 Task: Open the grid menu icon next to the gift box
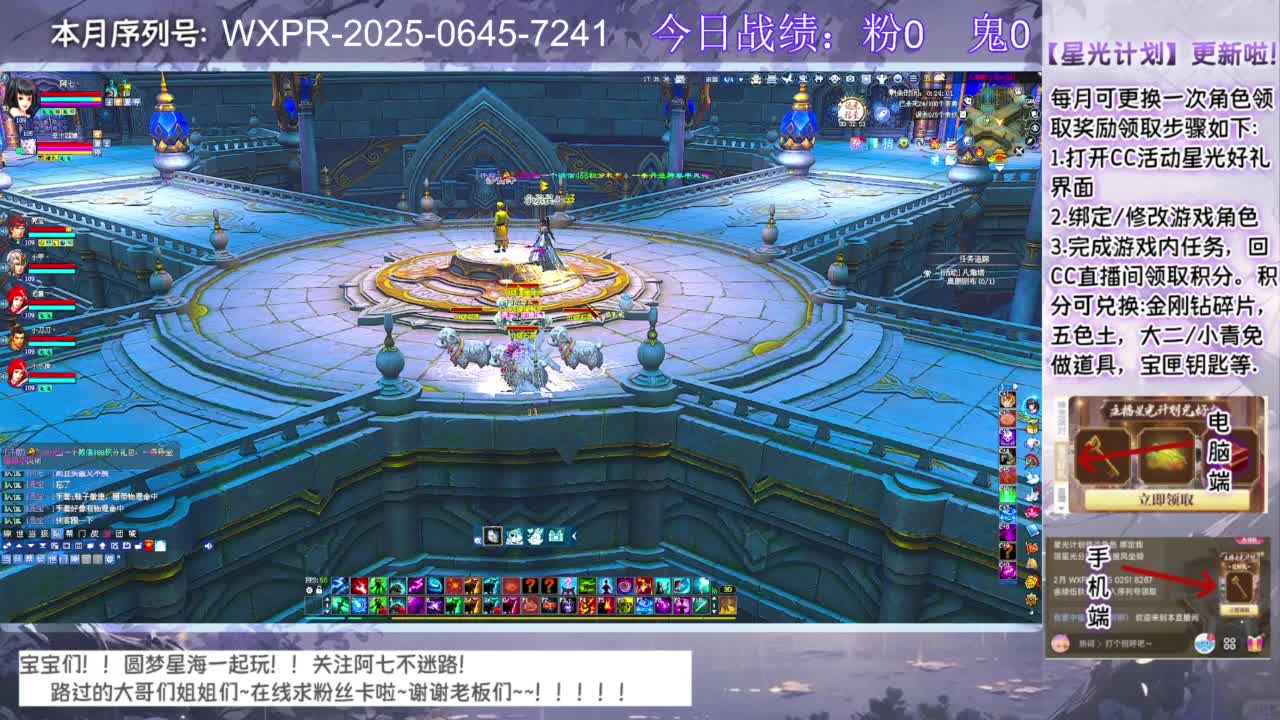click(1229, 644)
